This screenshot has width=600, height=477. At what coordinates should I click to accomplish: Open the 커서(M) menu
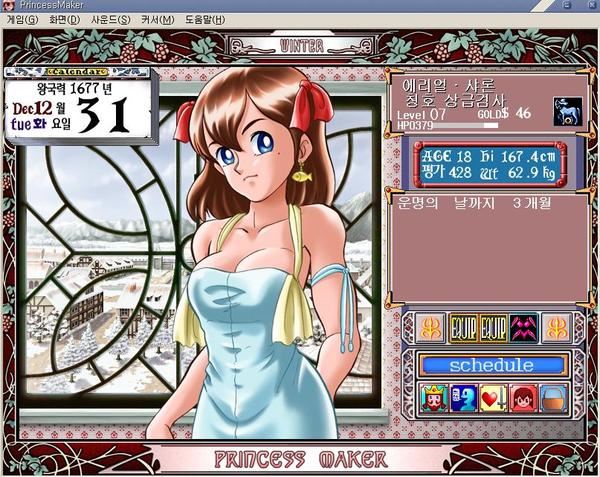(154, 19)
